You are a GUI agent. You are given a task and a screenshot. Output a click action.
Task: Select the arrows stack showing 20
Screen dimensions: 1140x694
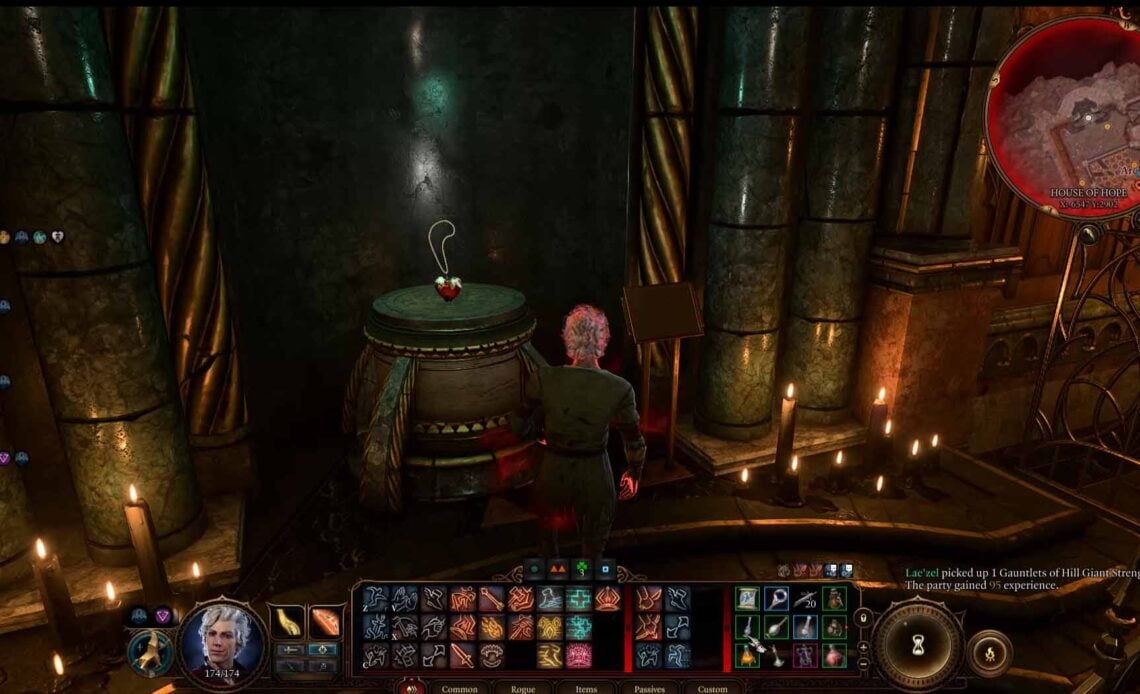pos(806,599)
